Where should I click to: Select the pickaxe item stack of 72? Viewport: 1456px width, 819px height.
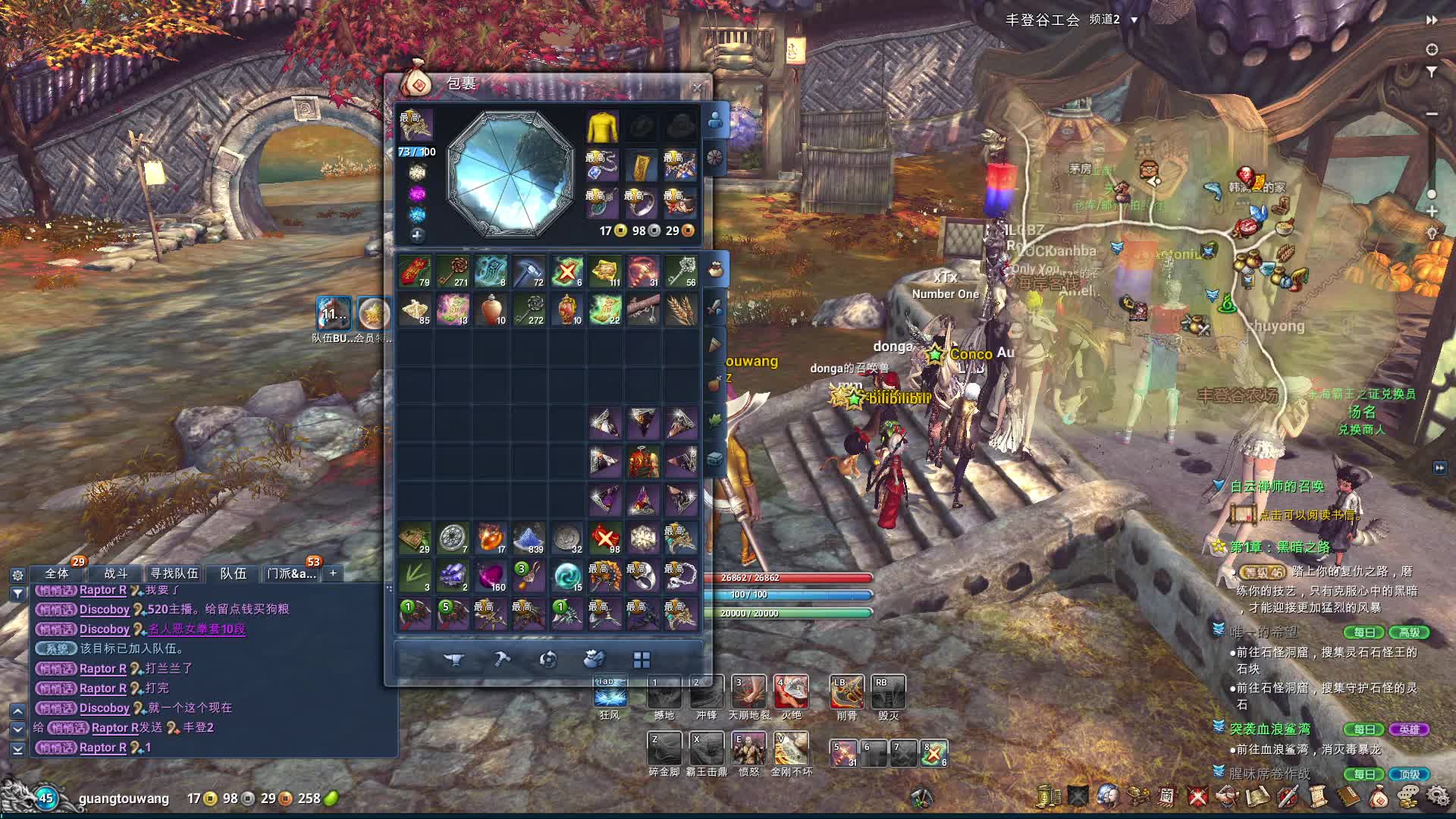pyautogui.click(x=529, y=271)
